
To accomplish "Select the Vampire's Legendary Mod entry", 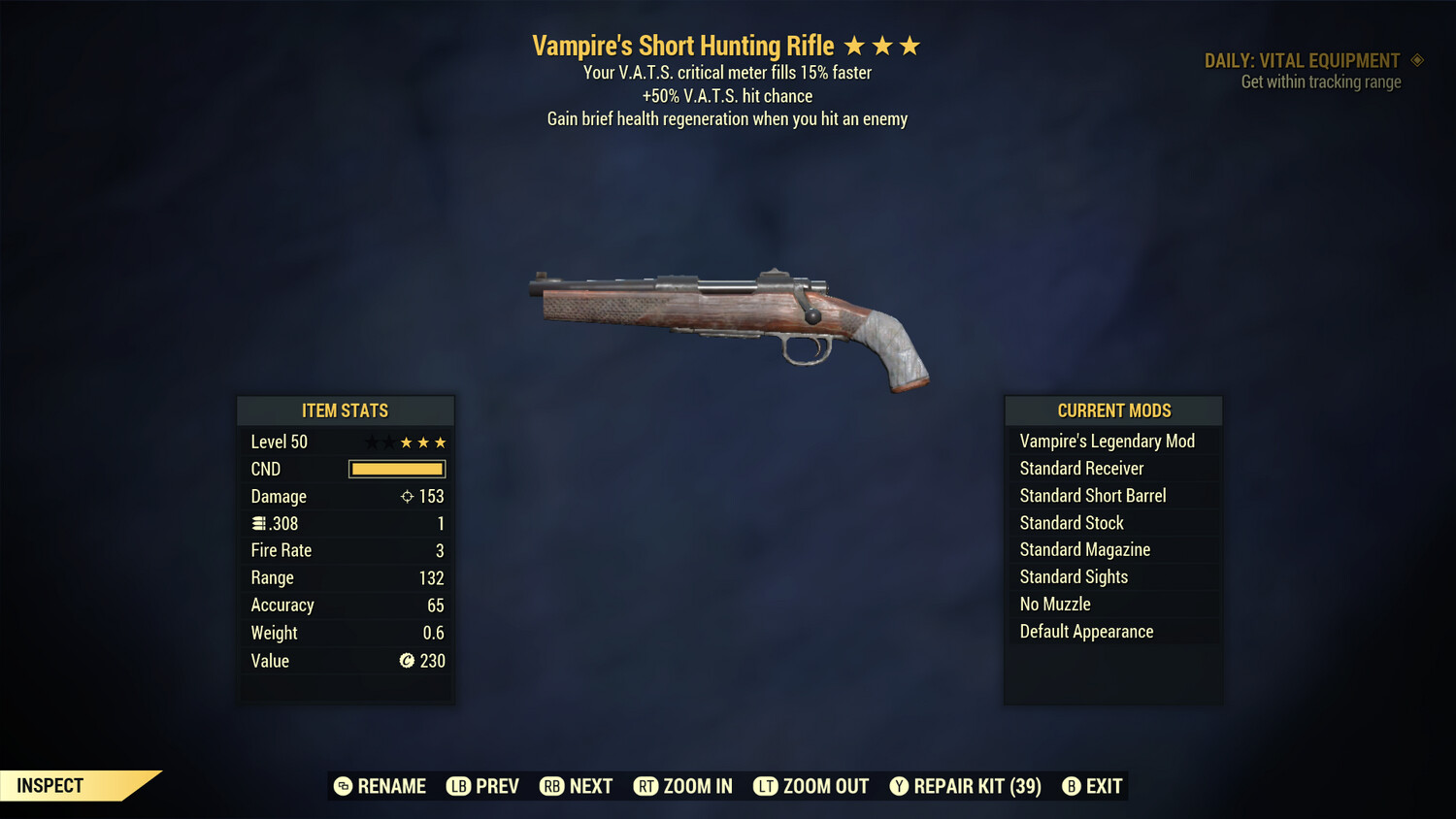I will 1107,441.
